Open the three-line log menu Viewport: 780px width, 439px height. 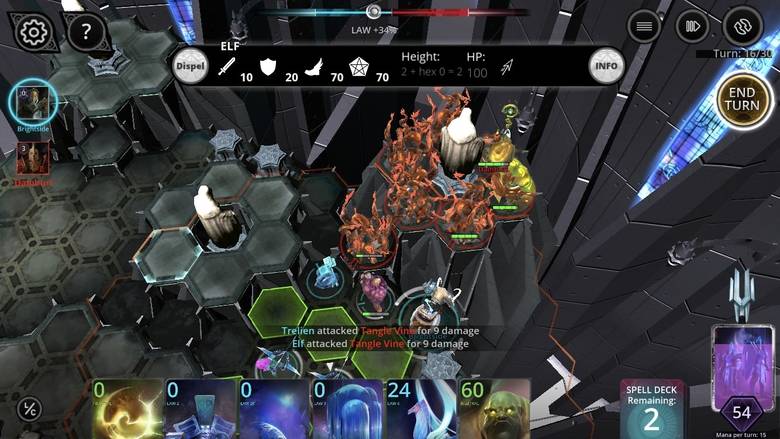pyautogui.click(x=644, y=26)
